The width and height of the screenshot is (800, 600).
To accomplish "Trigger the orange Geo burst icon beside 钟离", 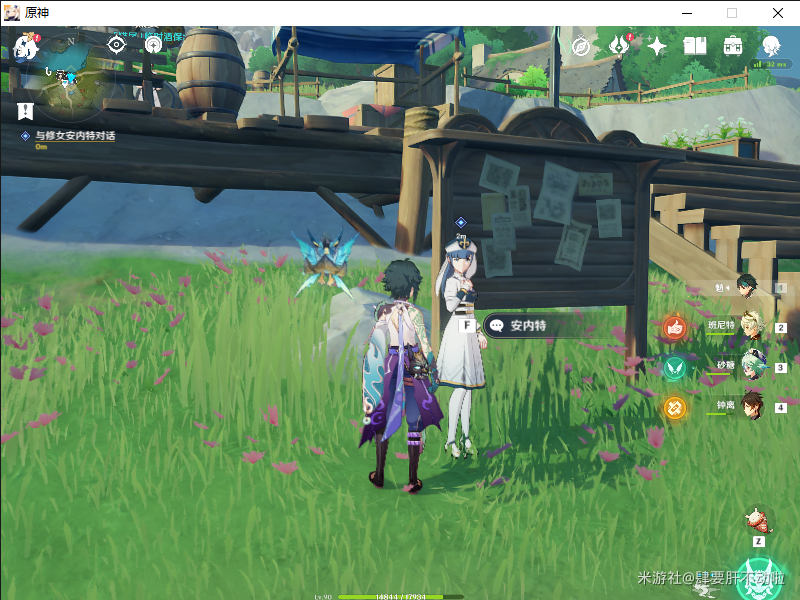I will click(675, 408).
